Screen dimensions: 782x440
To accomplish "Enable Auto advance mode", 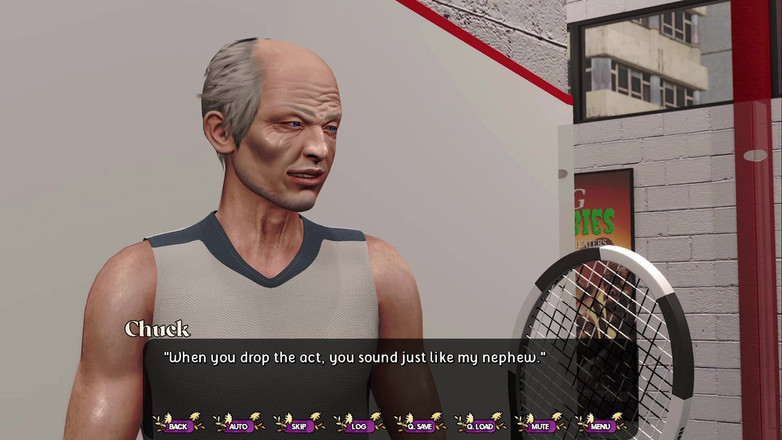I will [x=239, y=425].
